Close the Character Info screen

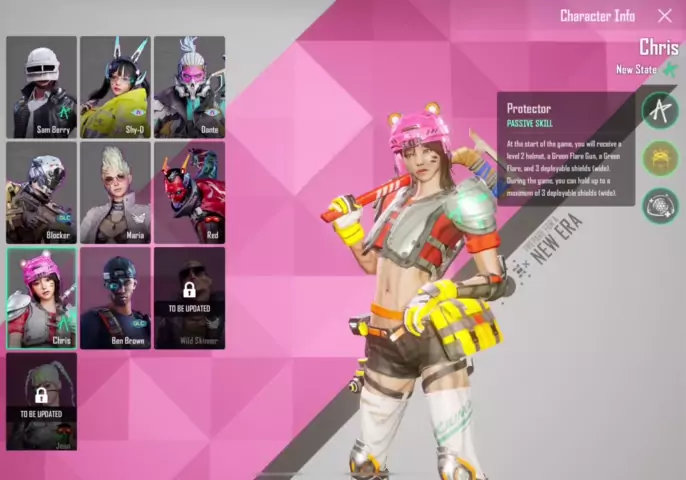664,16
